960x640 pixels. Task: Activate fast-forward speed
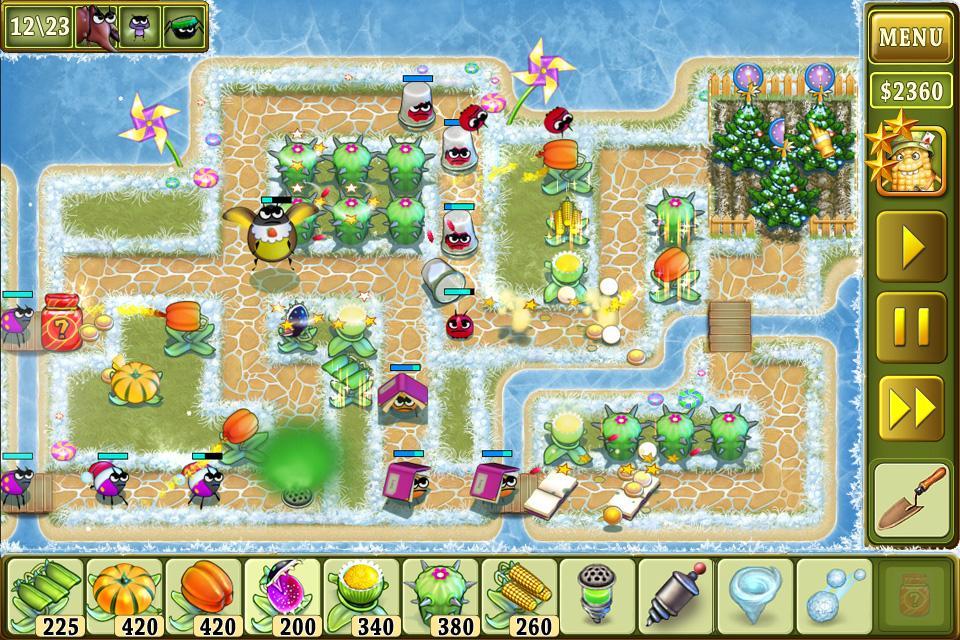[x=910, y=408]
